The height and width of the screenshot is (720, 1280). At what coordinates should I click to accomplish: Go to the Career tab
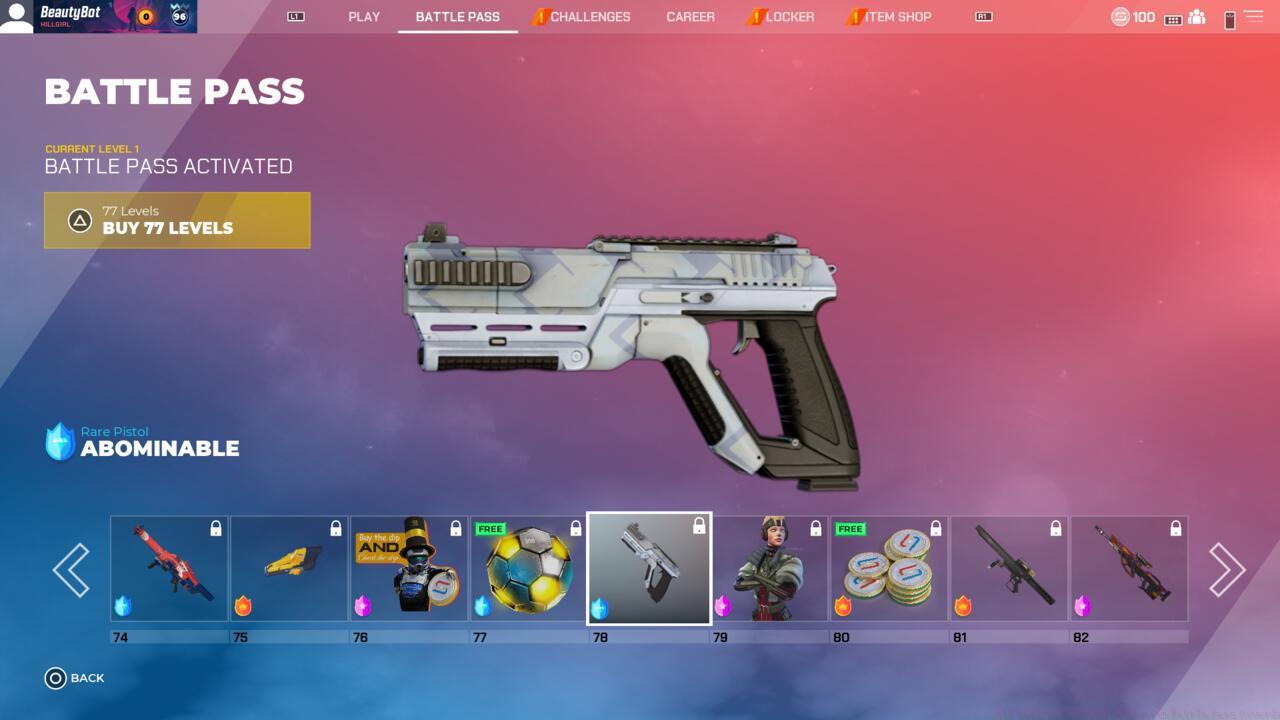pyautogui.click(x=690, y=17)
